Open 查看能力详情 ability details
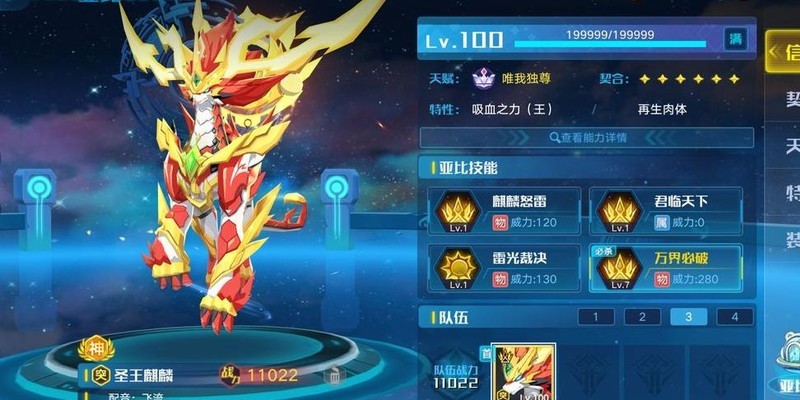This screenshot has height=400, width=800. click(586, 137)
